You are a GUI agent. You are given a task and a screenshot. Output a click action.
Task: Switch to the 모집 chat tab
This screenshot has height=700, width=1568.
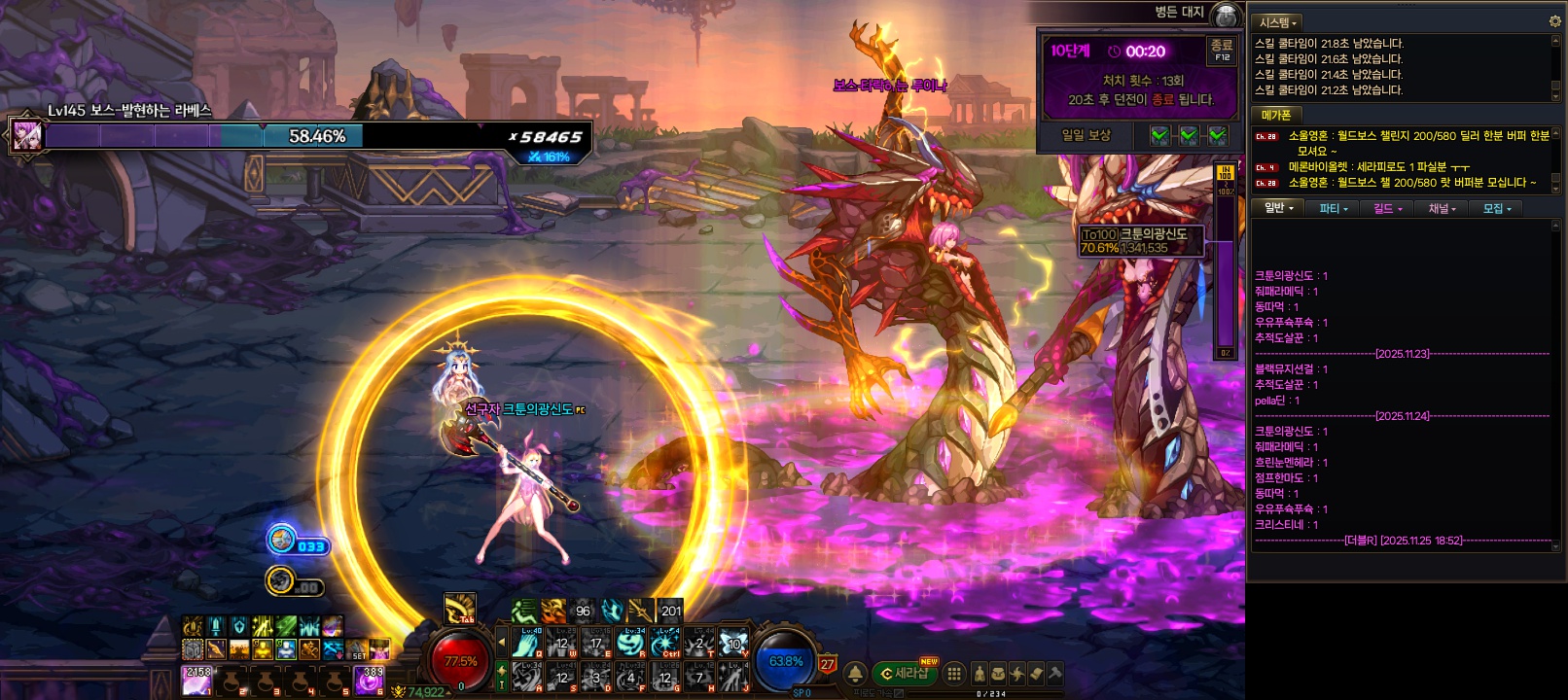pyautogui.click(x=1497, y=208)
